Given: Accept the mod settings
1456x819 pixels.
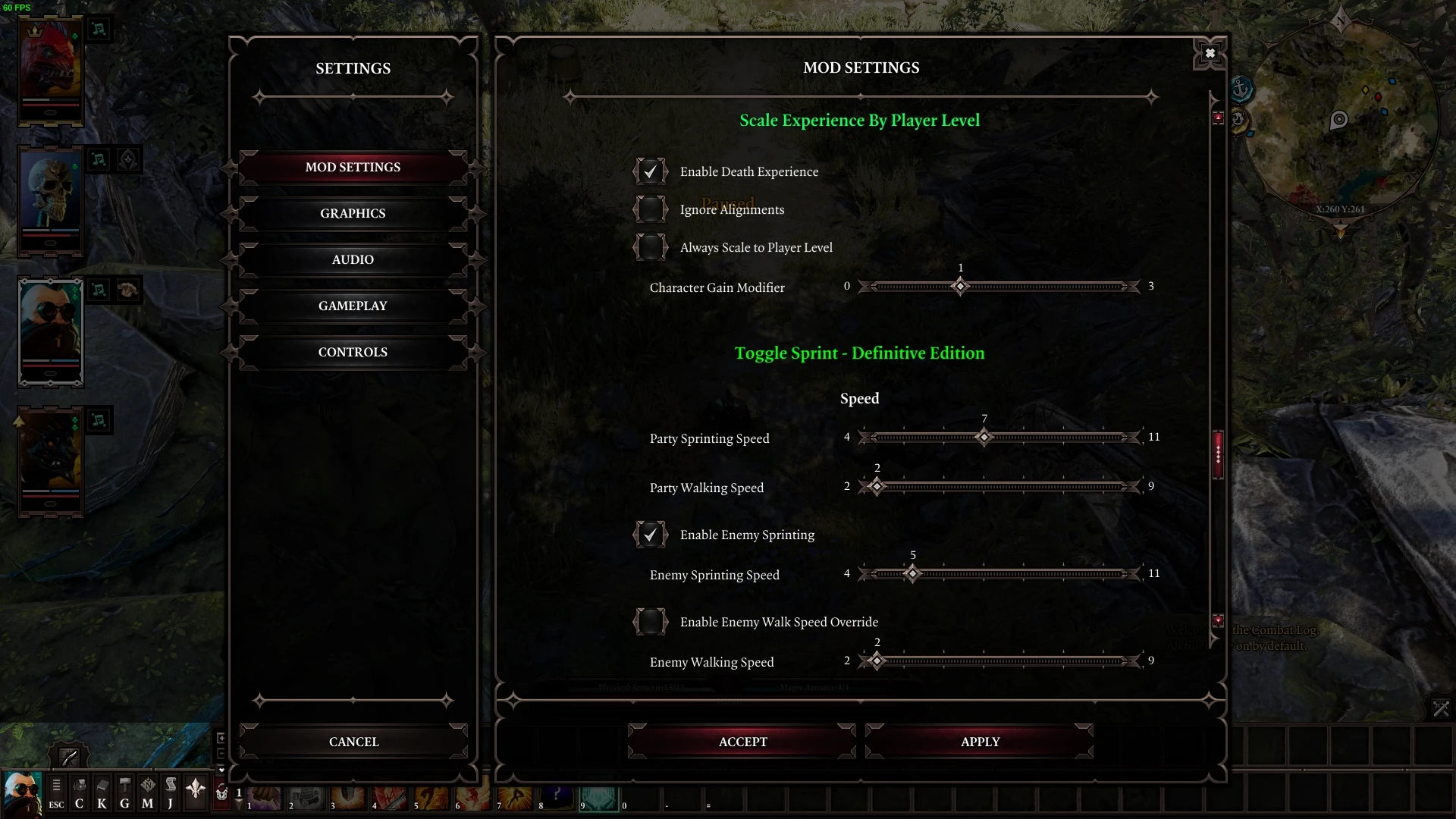Looking at the screenshot, I should pyautogui.click(x=742, y=742).
